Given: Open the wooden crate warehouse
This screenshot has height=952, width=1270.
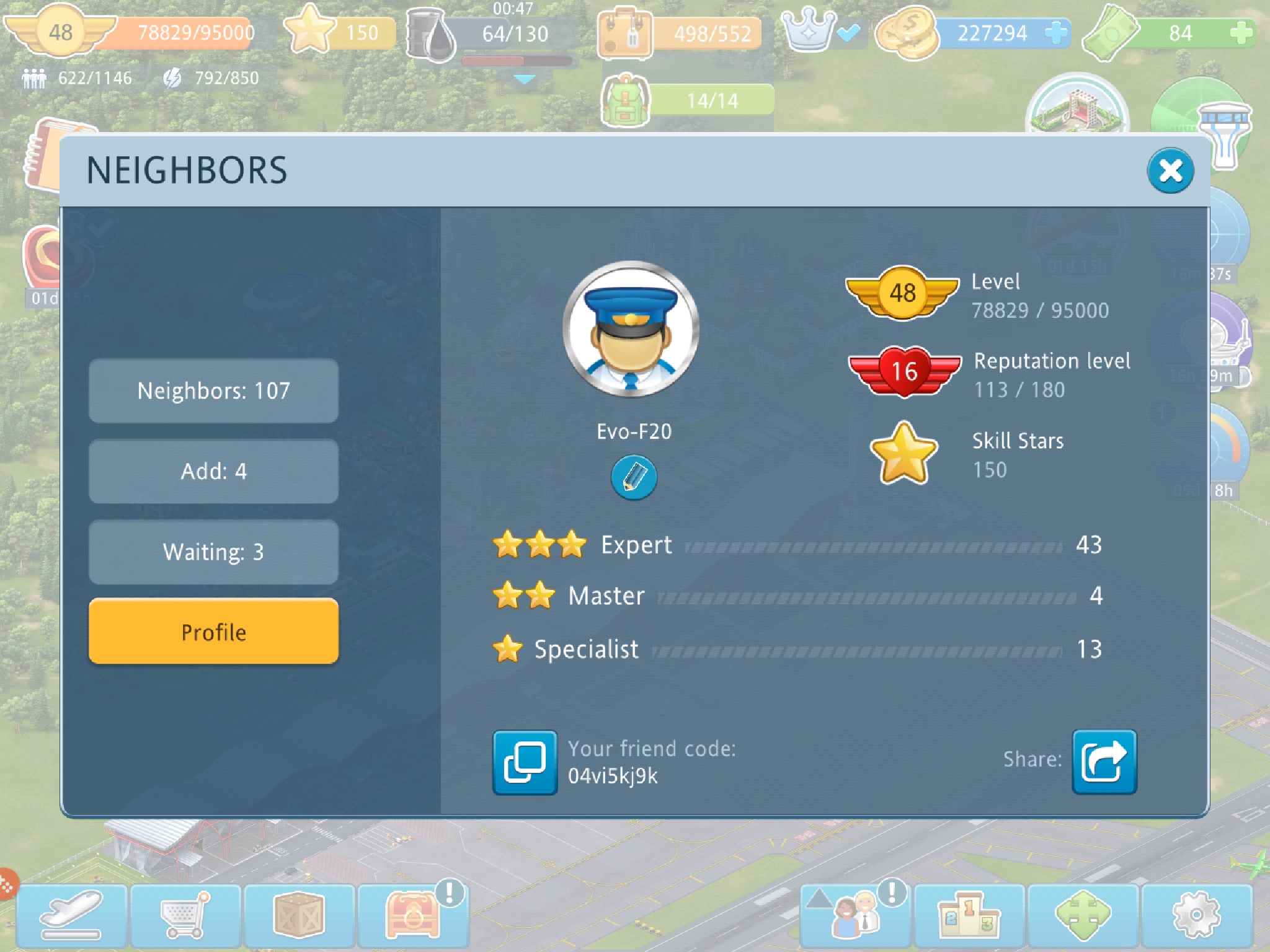Looking at the screenshot, I should tap(300, 915).
